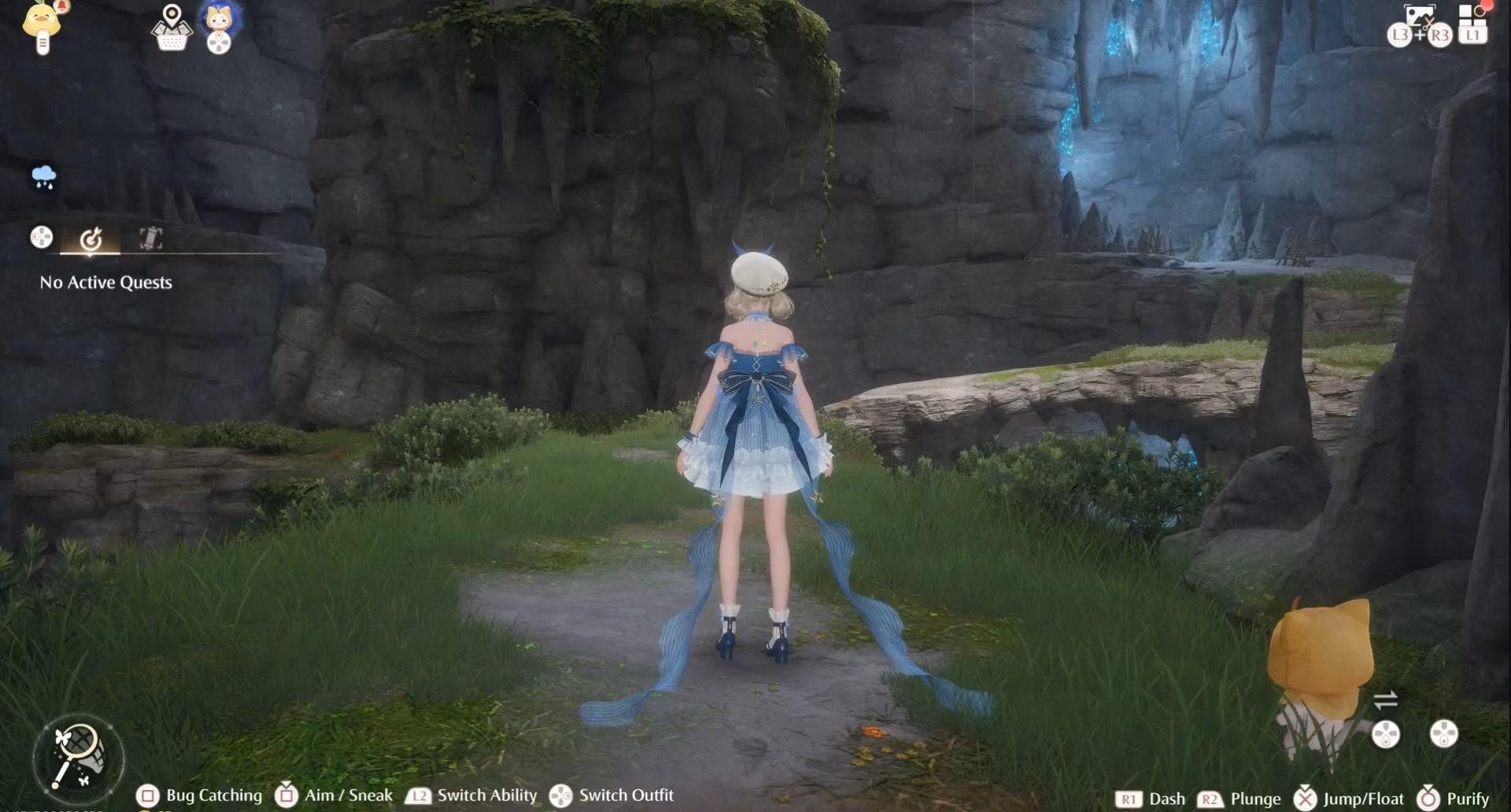Screen dimensions: 1511x812
Task: Expand the No Active Quests list
Action: pyautogui.click(x=106, y=282)
